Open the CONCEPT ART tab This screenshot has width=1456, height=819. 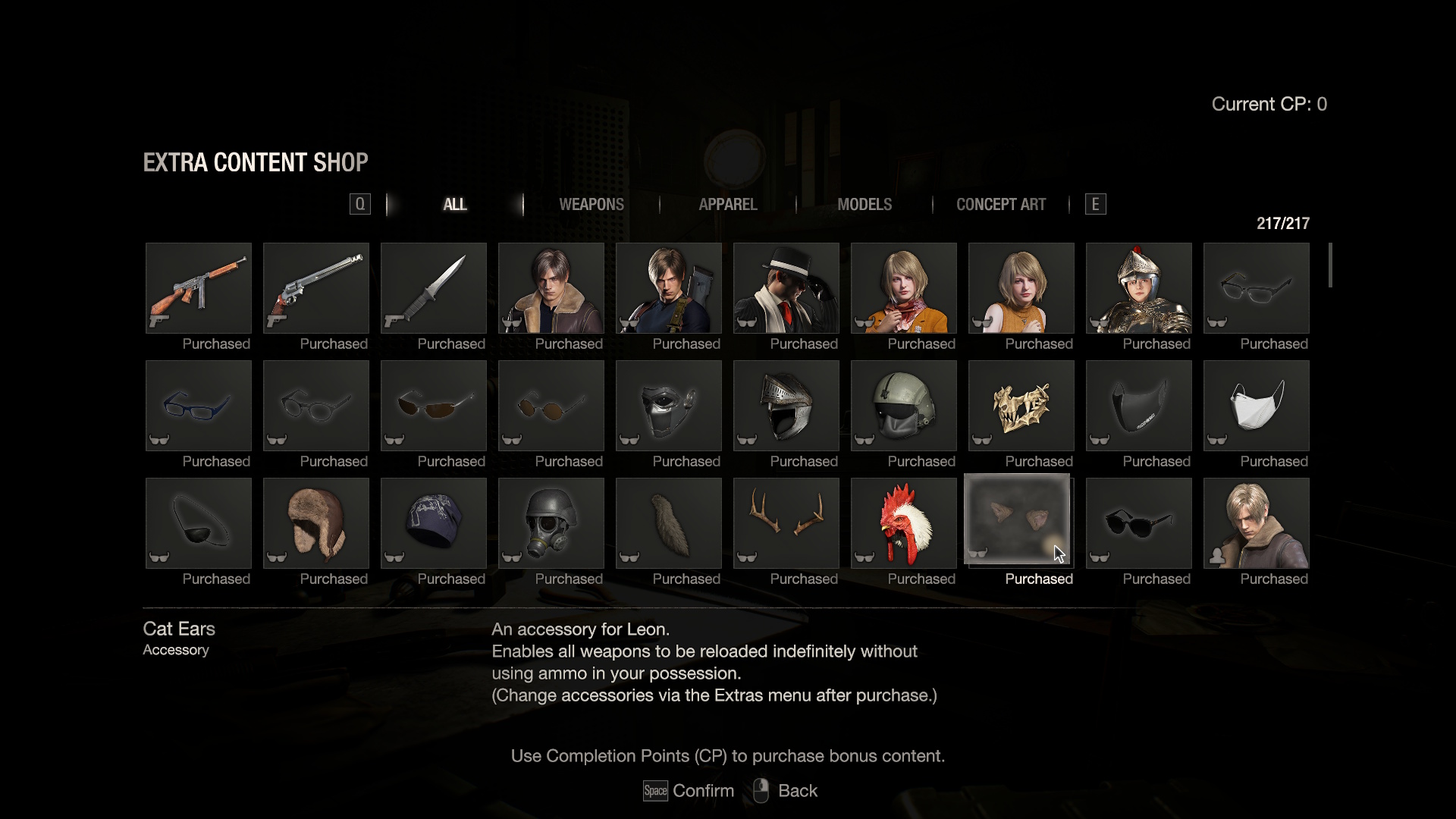point(1000,204)
